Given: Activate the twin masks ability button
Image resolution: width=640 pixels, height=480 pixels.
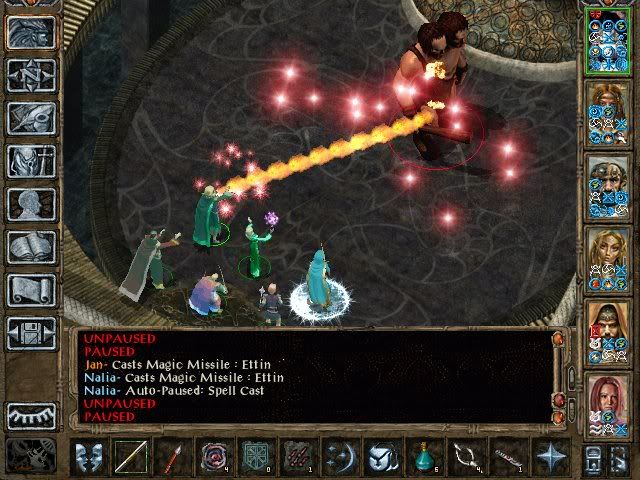Looking at the screenshot, I should (x=89, y=457).
